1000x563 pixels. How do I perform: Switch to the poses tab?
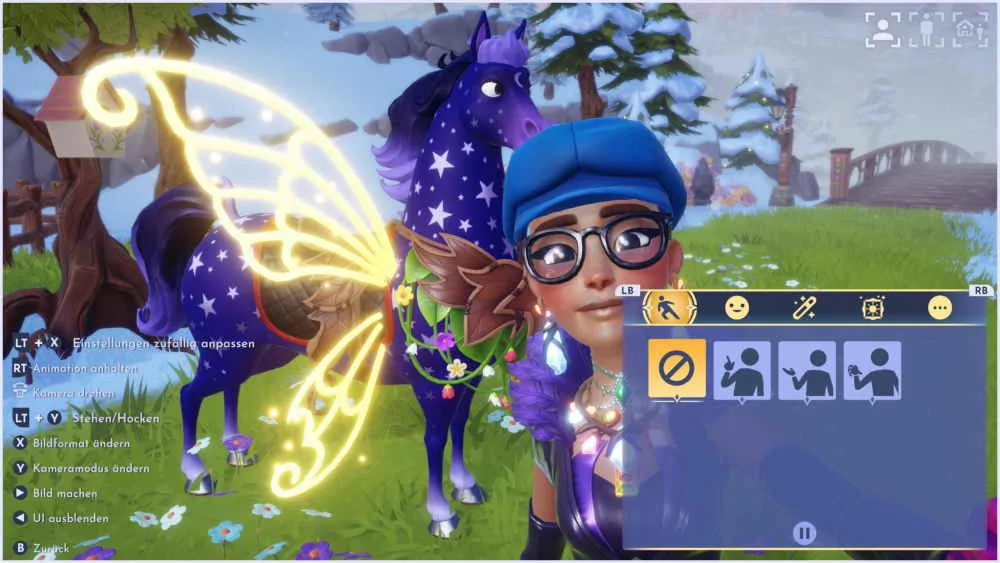coord(669,308)
